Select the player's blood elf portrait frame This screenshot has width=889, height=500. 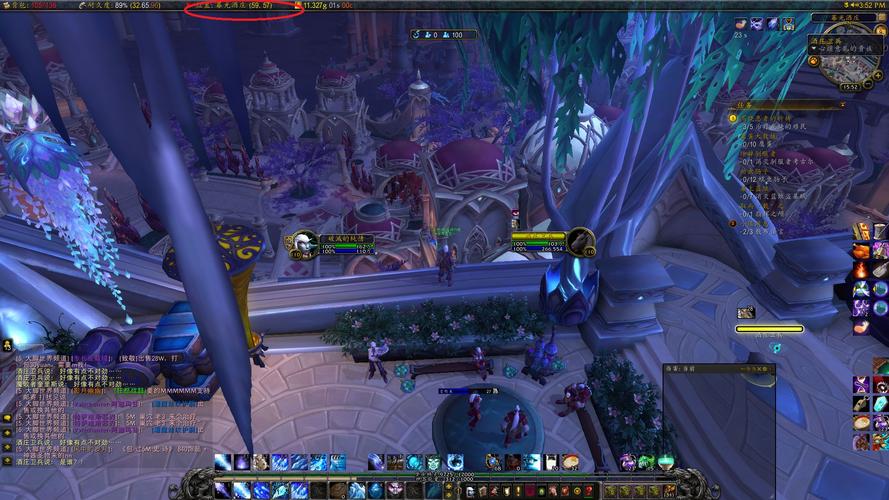click(303, 244)
